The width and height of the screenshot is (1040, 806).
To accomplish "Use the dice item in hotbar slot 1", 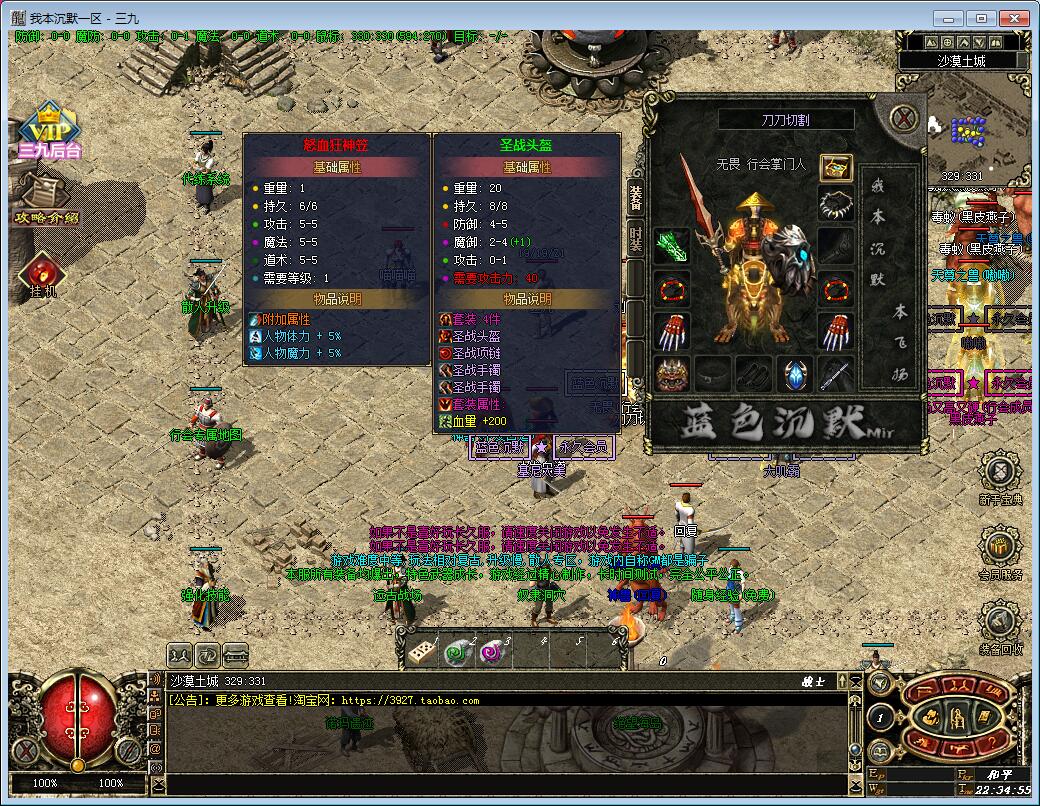I will pos(420,651).
